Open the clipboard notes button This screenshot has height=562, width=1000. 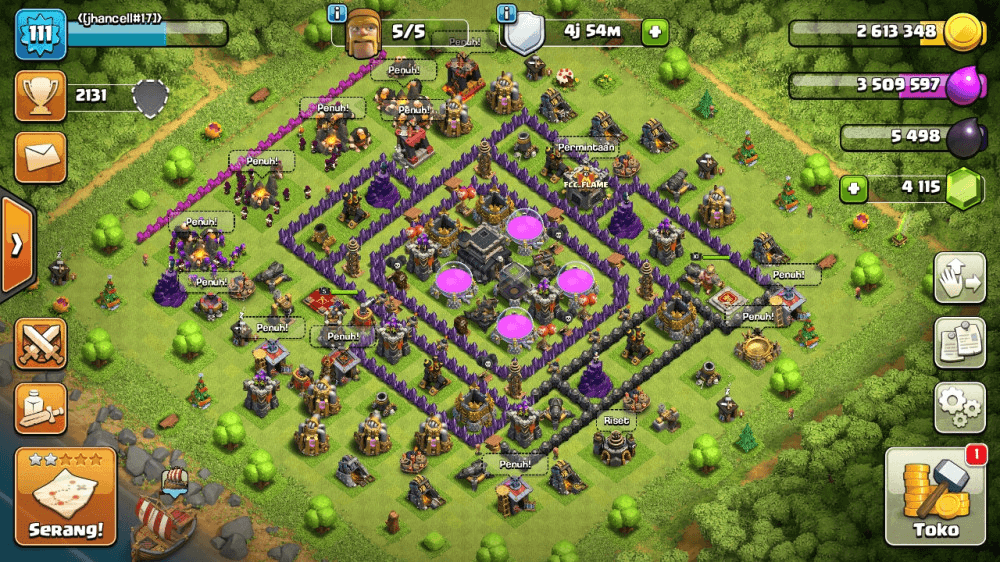click(x=959, y=343)
